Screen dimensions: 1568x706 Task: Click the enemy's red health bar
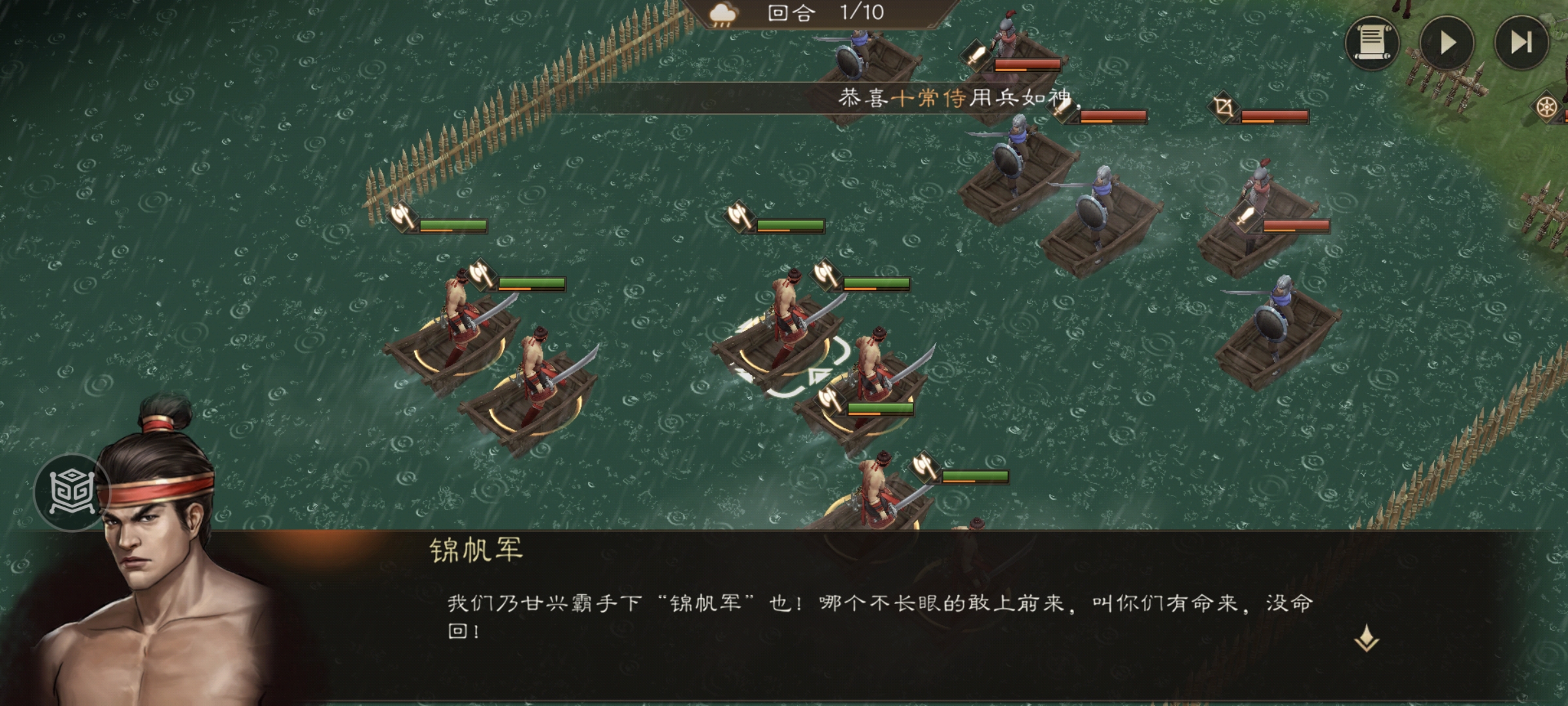pyautogui.click(x=1029, y=65)
